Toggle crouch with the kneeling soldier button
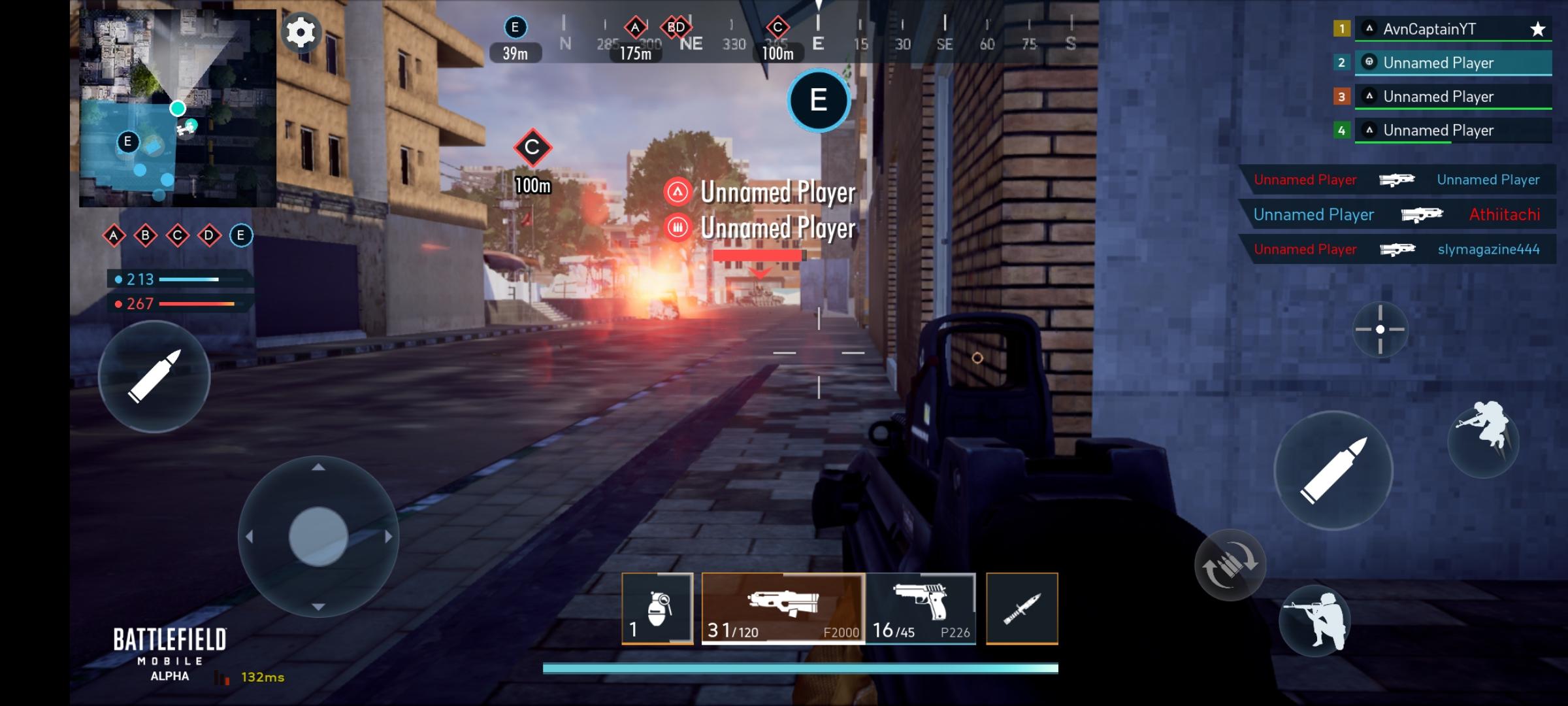 click(x=1314, y=621)
